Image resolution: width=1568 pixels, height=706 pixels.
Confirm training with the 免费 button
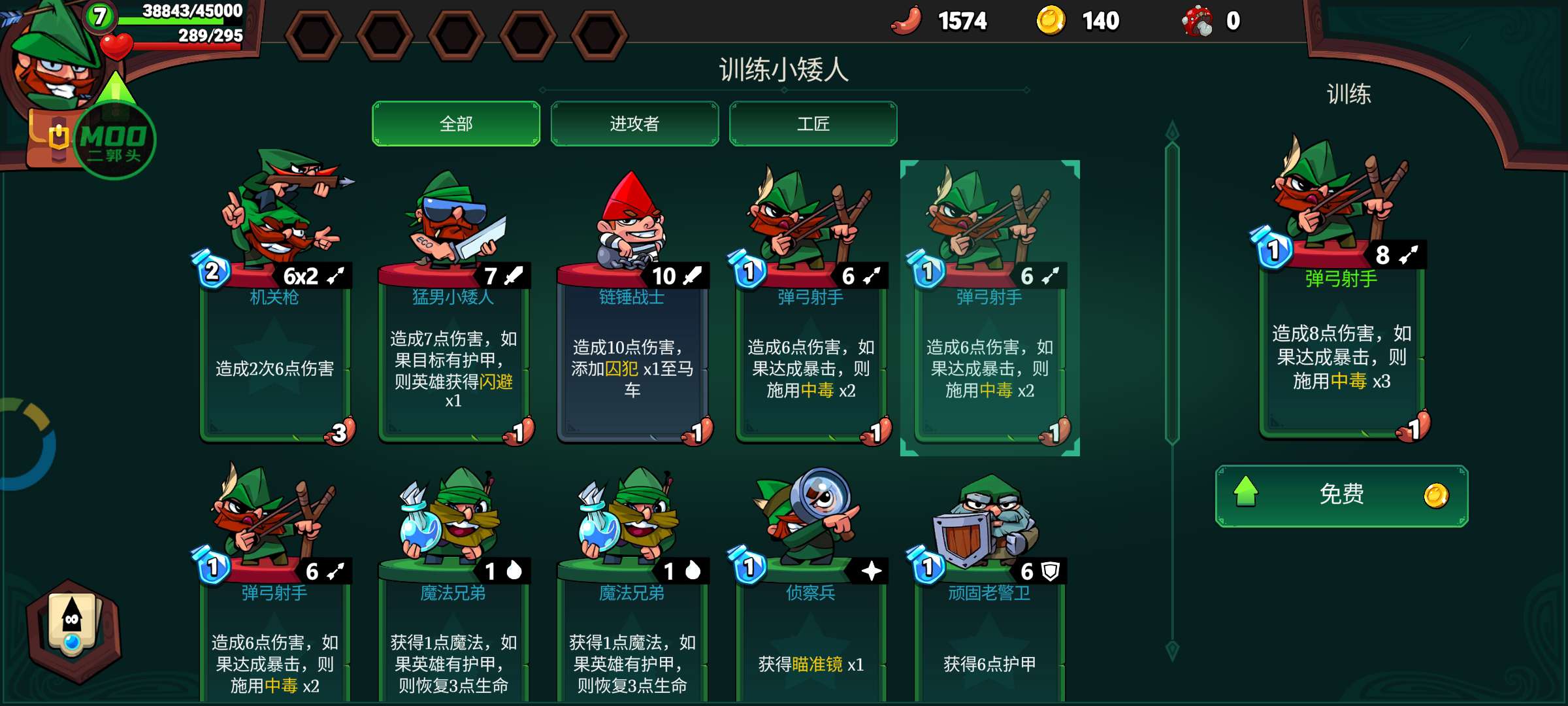point(1341,496)
